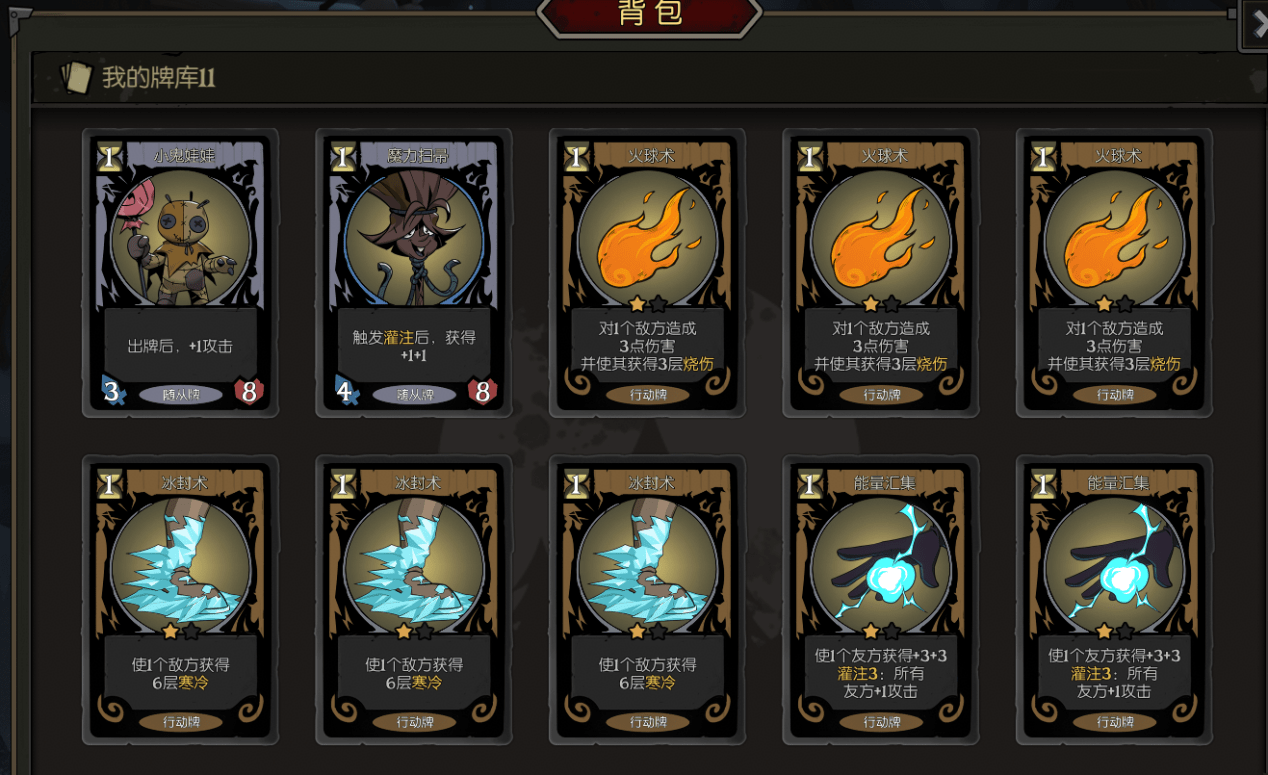Select the magic broom minion card 魔力扫帚
Image resolution: width=1268 pixels, height=775 pixels.
click(x=414, y=272)
